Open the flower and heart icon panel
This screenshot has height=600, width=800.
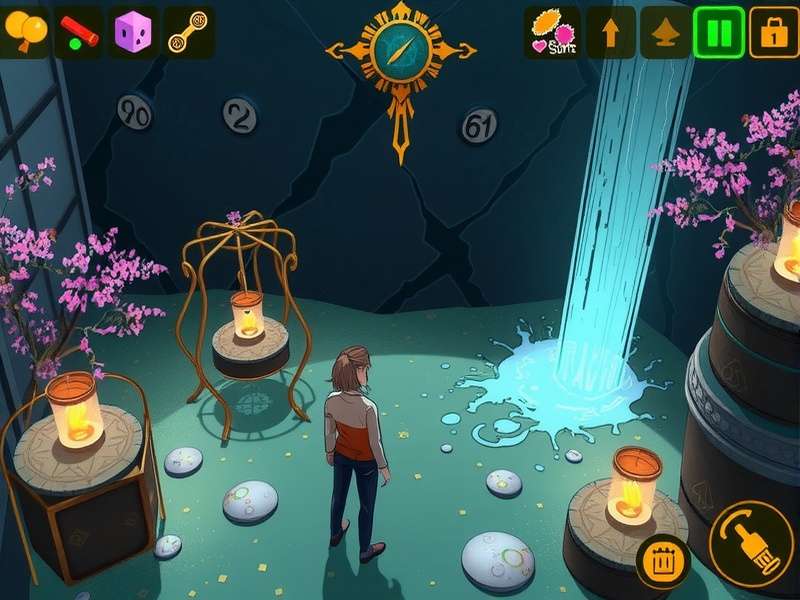(552, 33)
